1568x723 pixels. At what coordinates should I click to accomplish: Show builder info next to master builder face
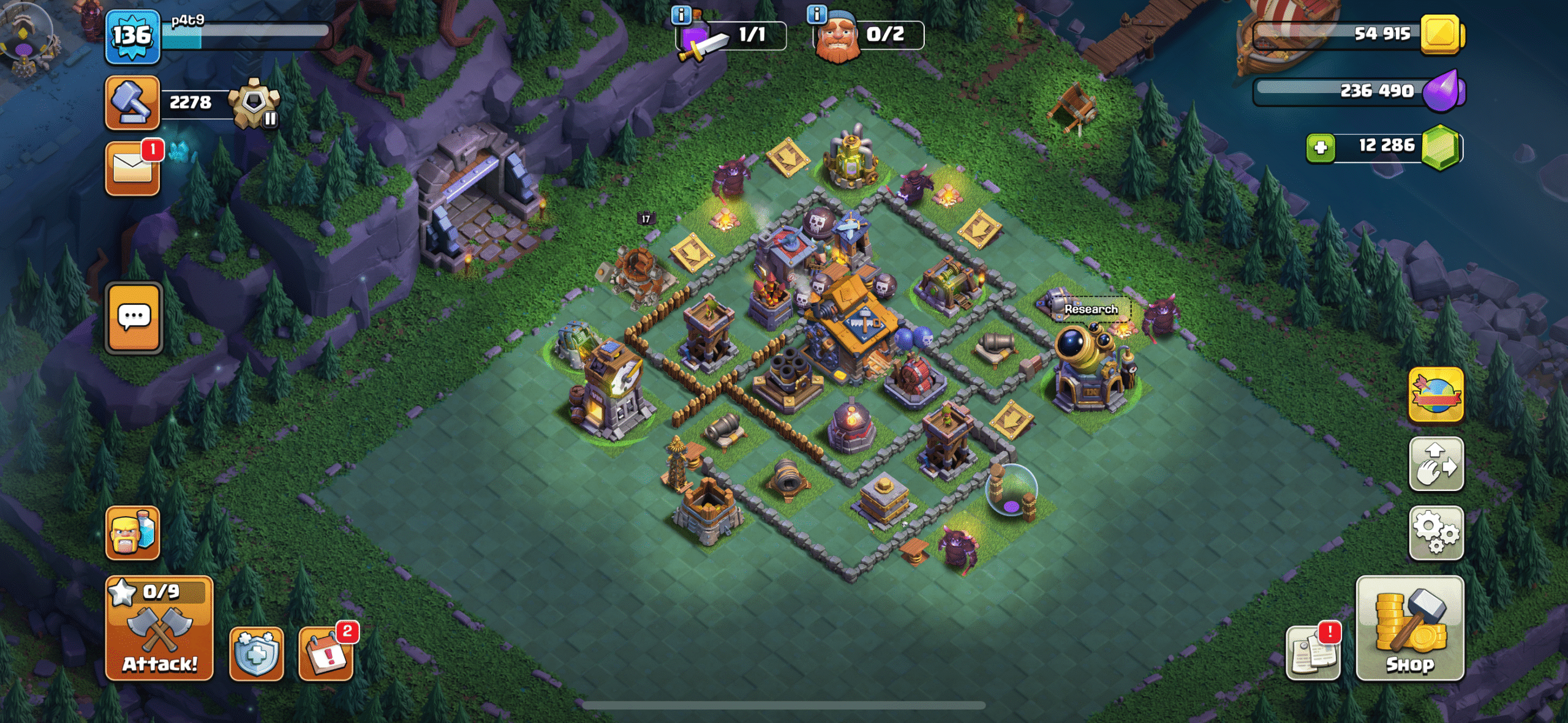pos(816,13)
